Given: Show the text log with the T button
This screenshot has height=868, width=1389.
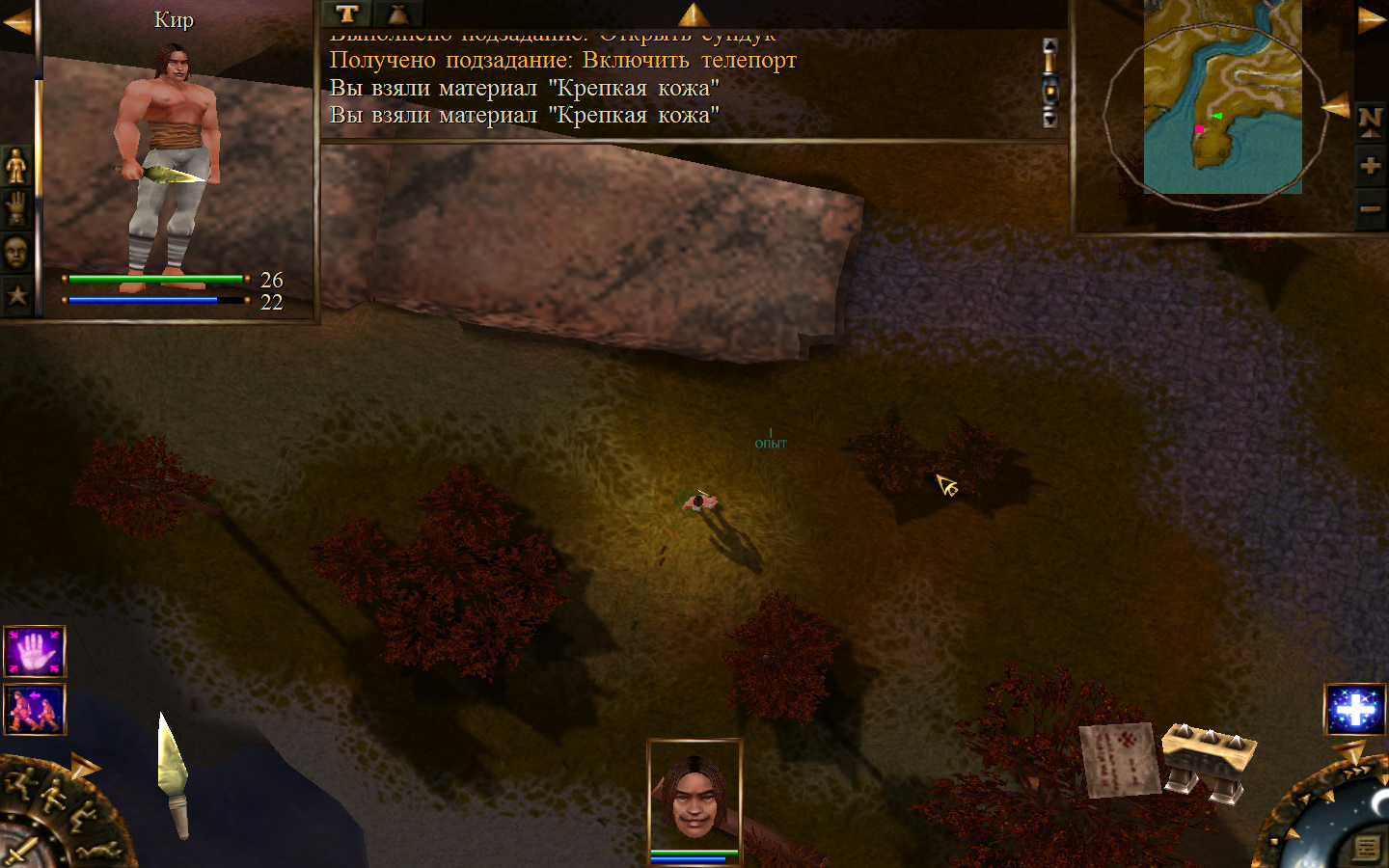Looking at the screenshot, I should point(347,14).
